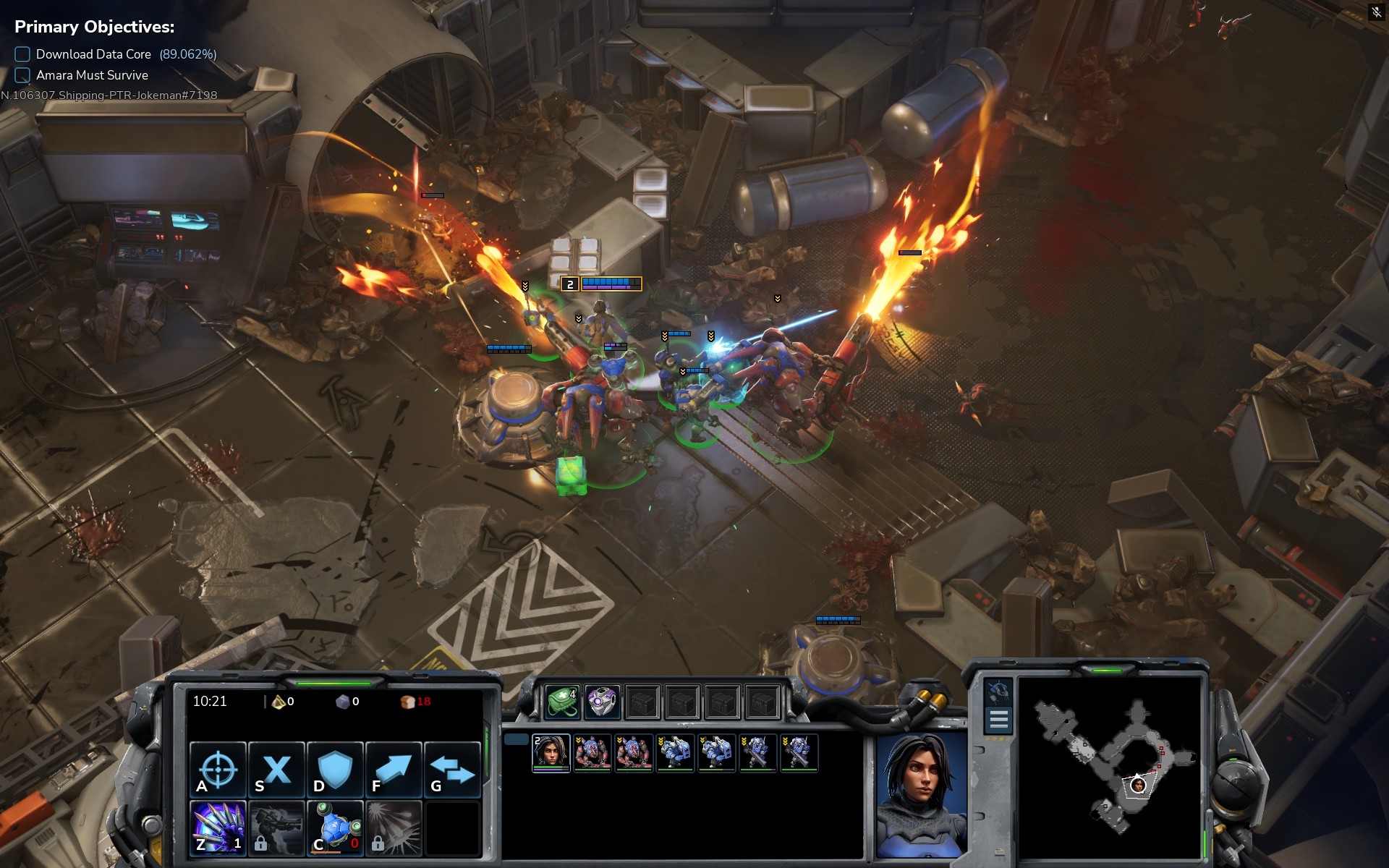
Task: Activate the blue drone ability on C
Action: pos(335,827)
